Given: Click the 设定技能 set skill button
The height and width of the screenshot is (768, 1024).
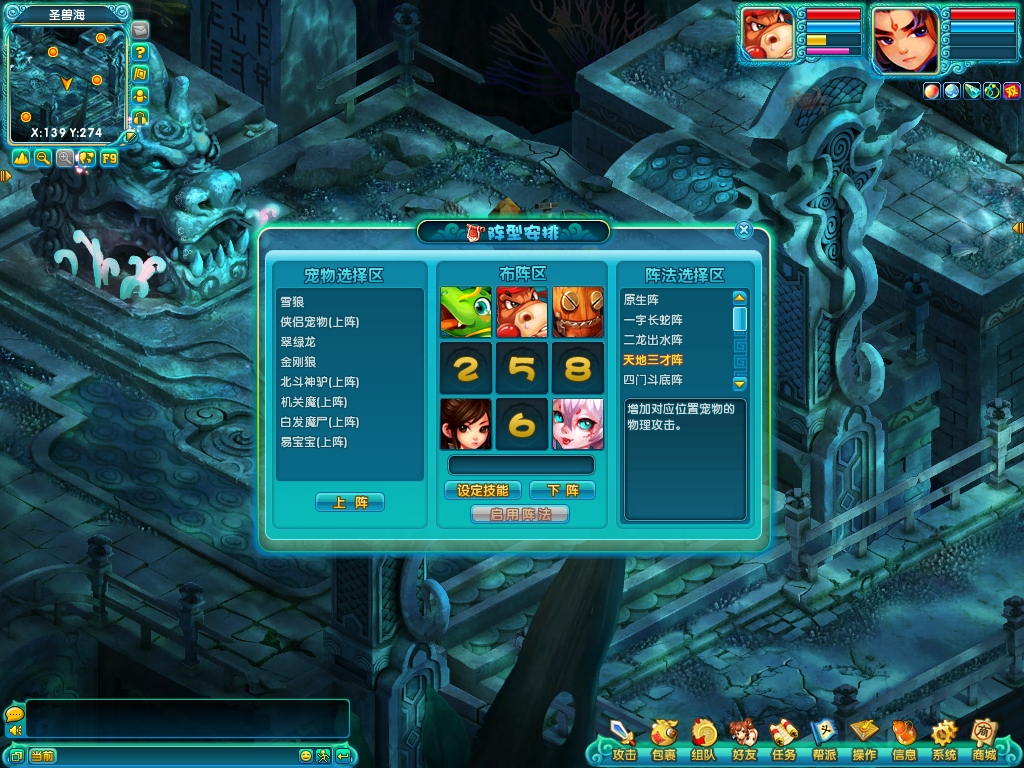Looking at the screenshot, I should click(x=482, y=490).
